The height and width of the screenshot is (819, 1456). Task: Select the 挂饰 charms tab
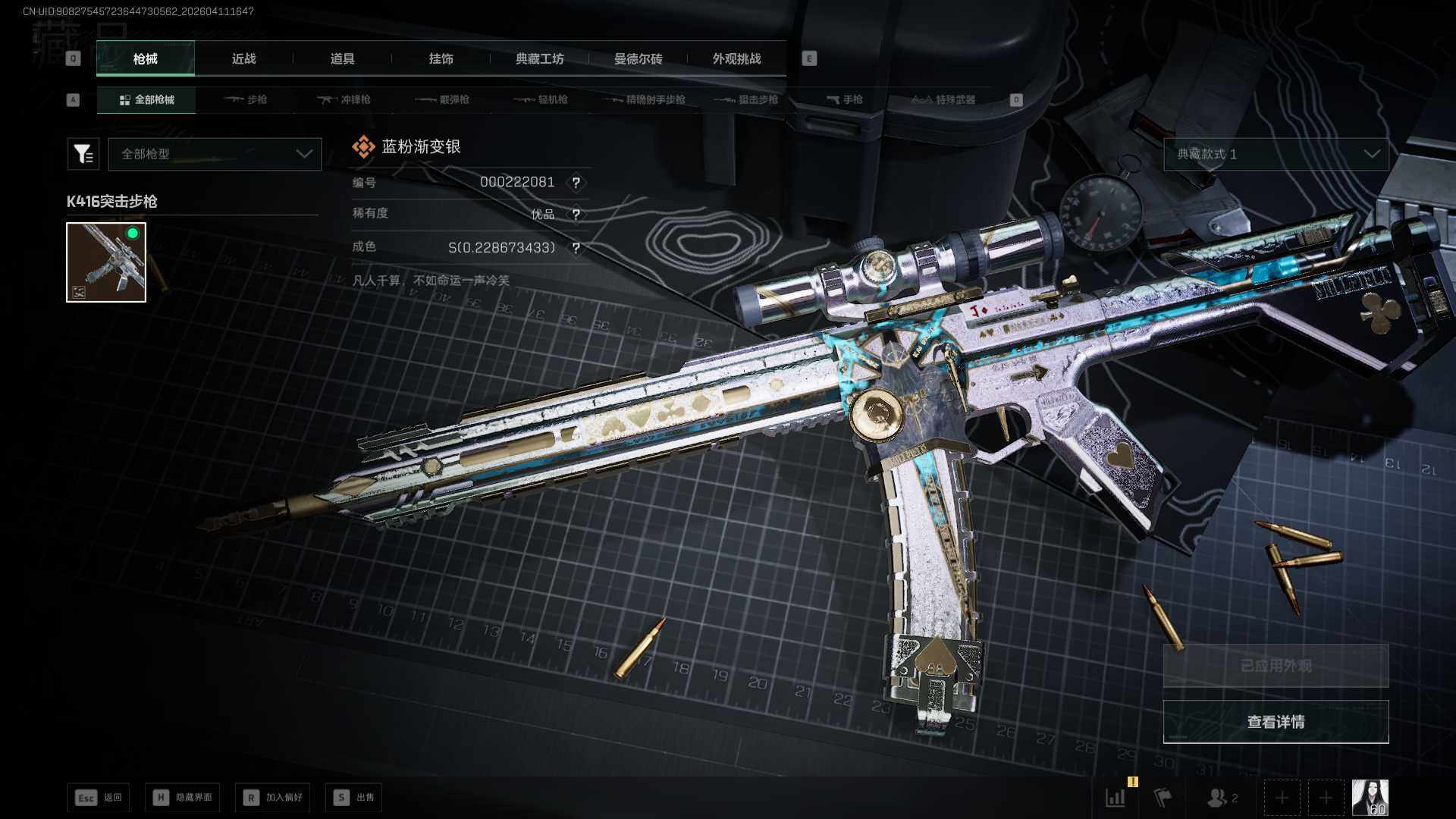441,58
